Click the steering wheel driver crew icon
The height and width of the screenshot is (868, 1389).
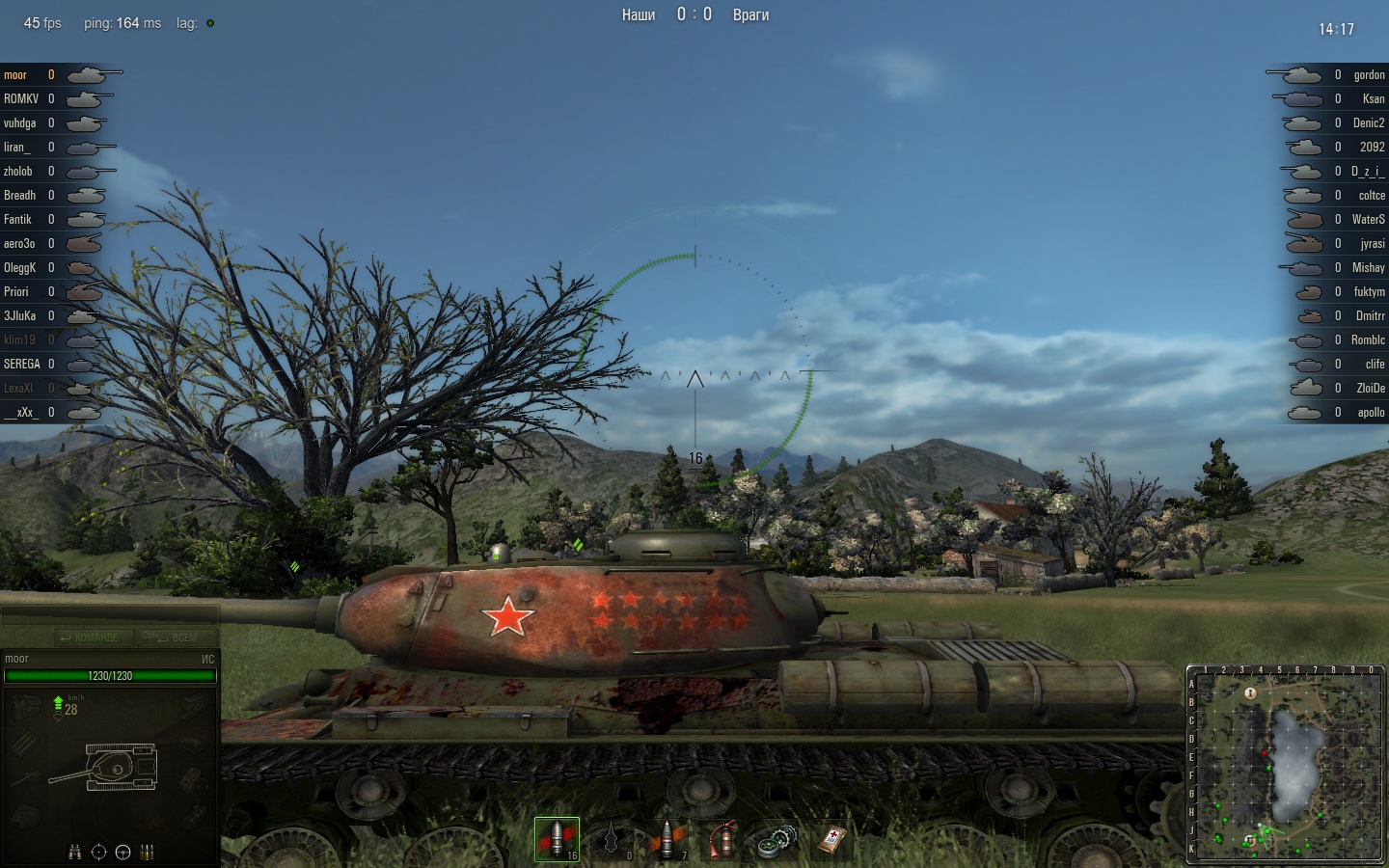[x=123, y=852]
